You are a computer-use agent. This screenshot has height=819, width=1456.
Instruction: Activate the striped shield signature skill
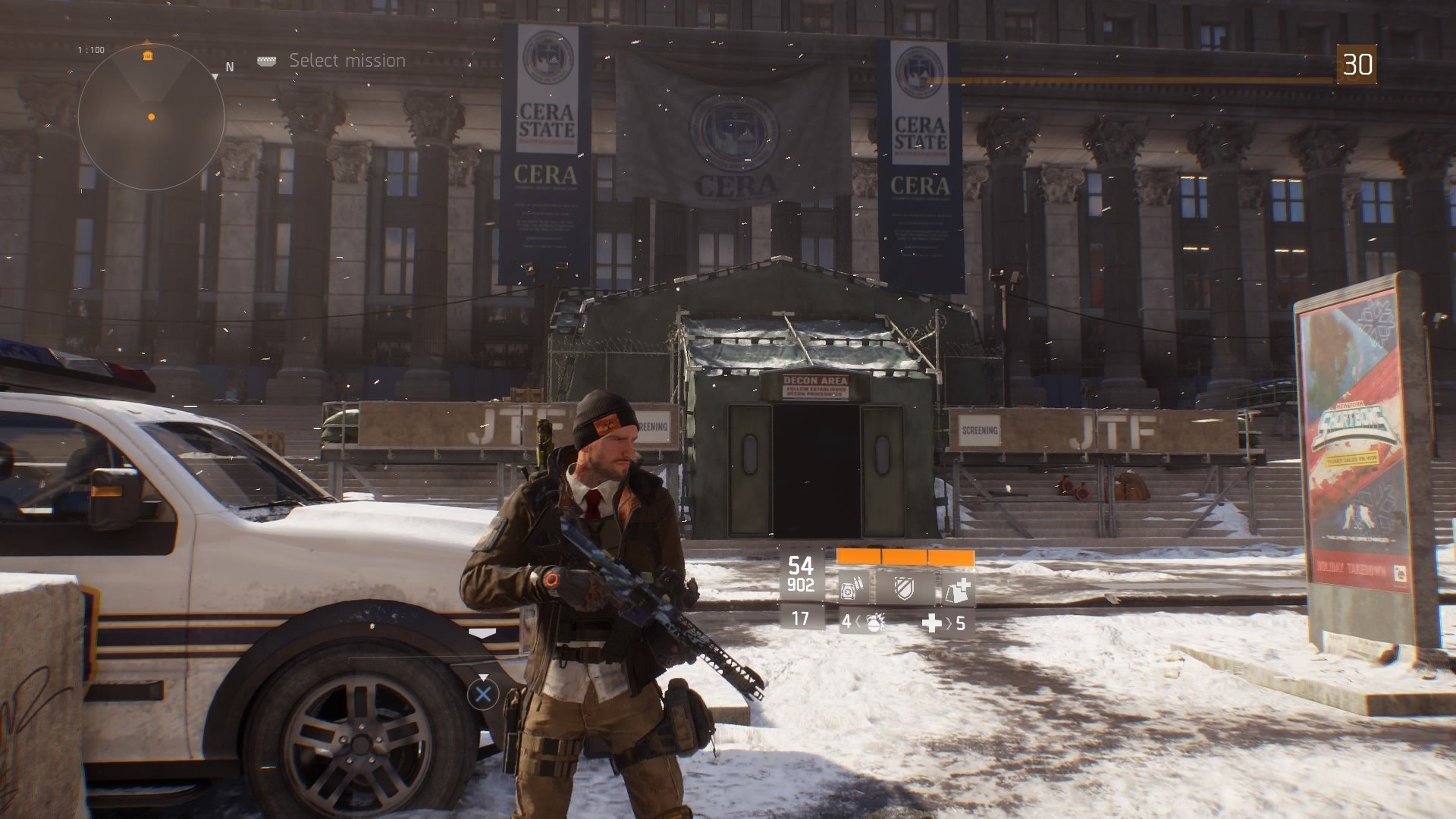click(903, 588)
